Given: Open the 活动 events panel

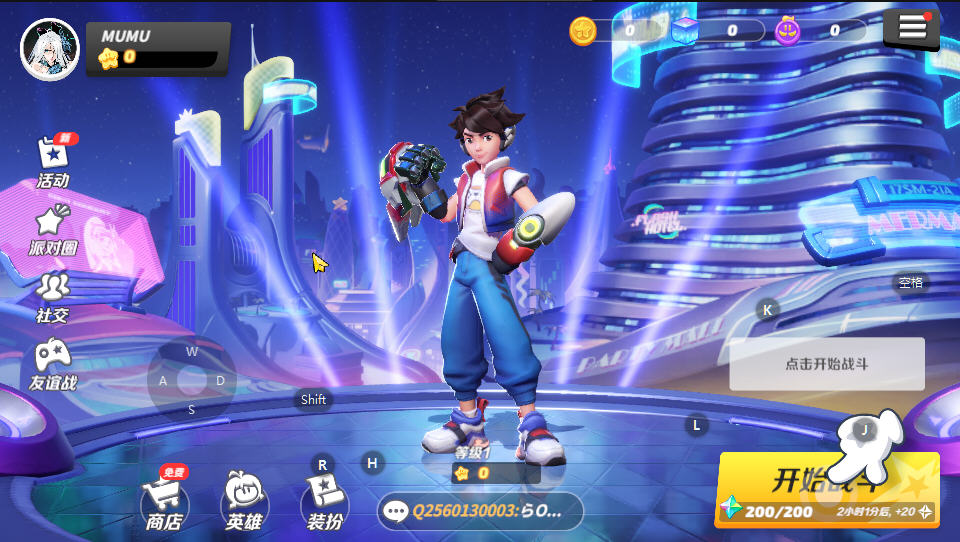Looking at the screenshot, I should 53,162.
